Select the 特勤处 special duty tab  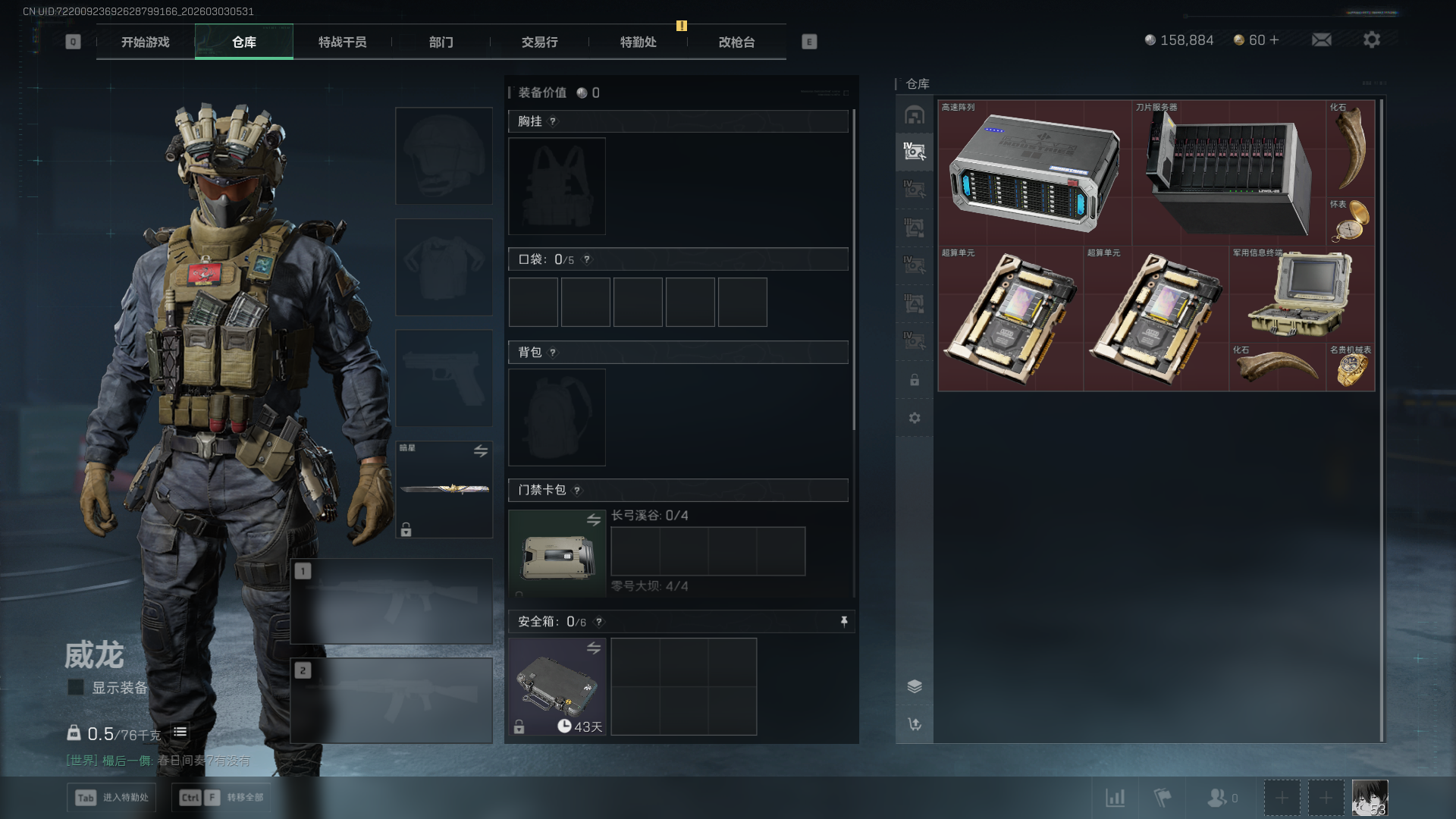click(x=638, y=42)
